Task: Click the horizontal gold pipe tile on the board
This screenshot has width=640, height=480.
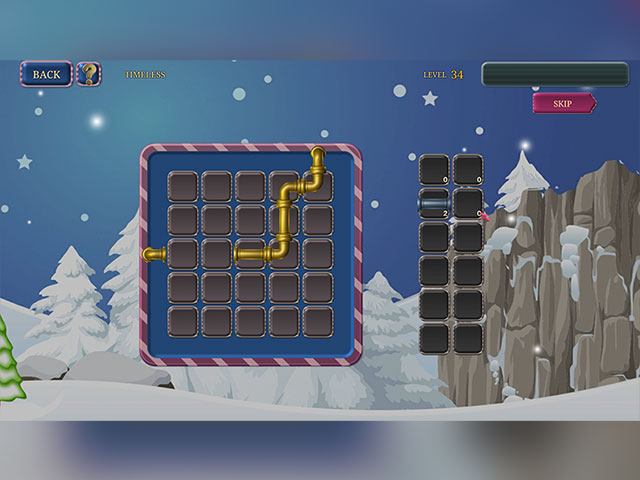Action: 250,255
